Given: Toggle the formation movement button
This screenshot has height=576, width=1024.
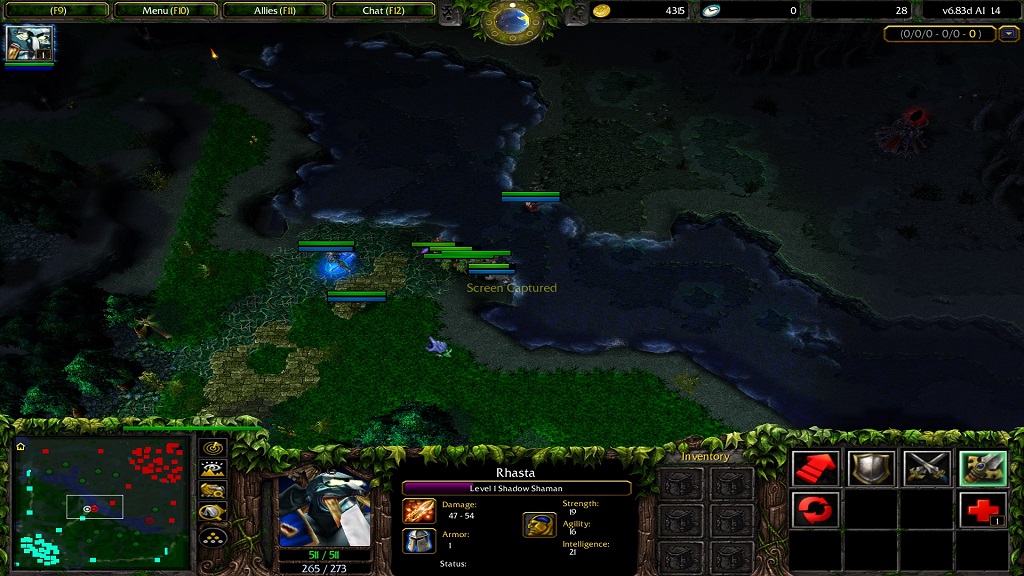Looking at the screenshot, I should tap(214, 536).
